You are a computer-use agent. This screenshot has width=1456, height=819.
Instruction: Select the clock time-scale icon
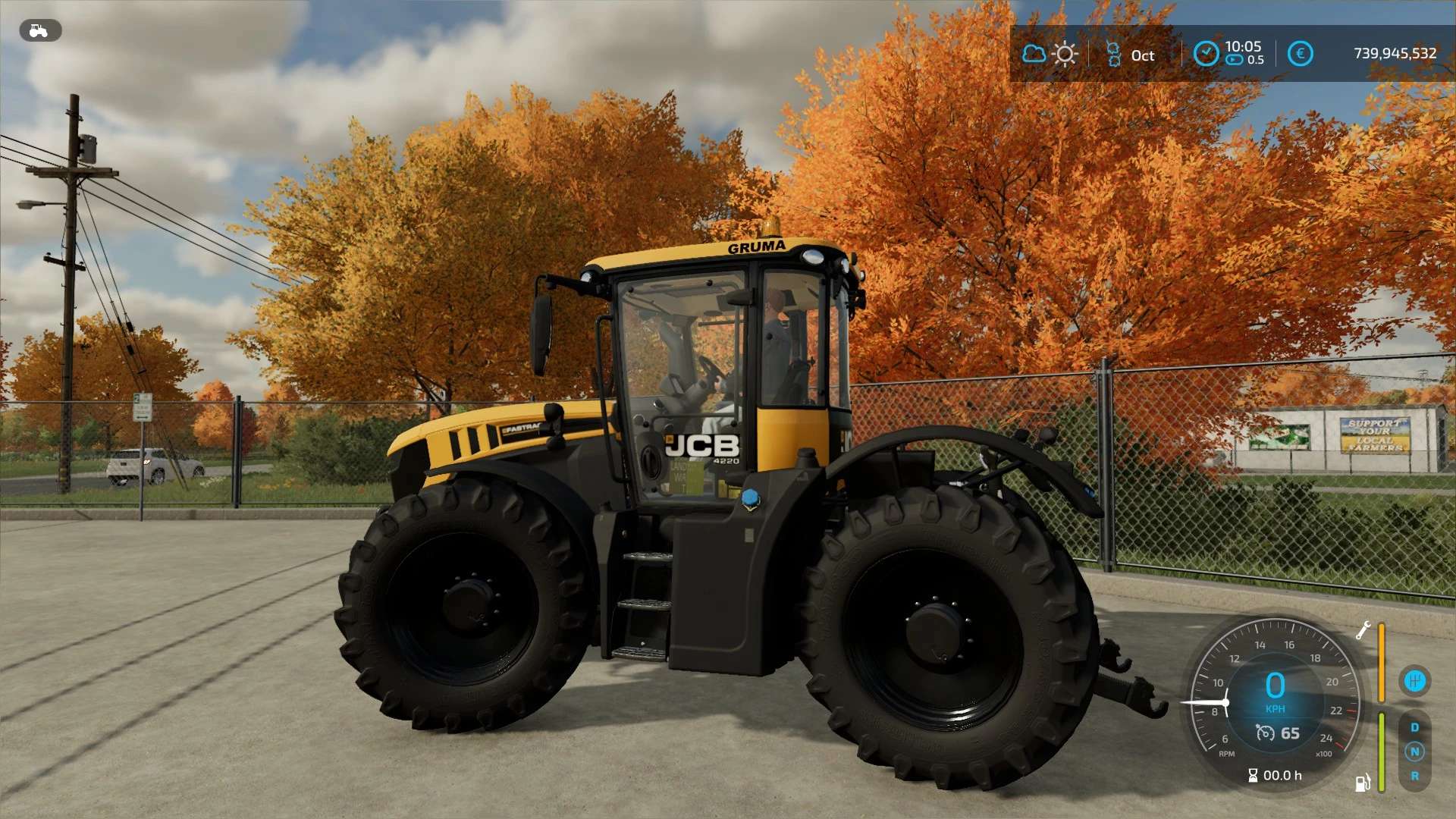coord(1206,53)
